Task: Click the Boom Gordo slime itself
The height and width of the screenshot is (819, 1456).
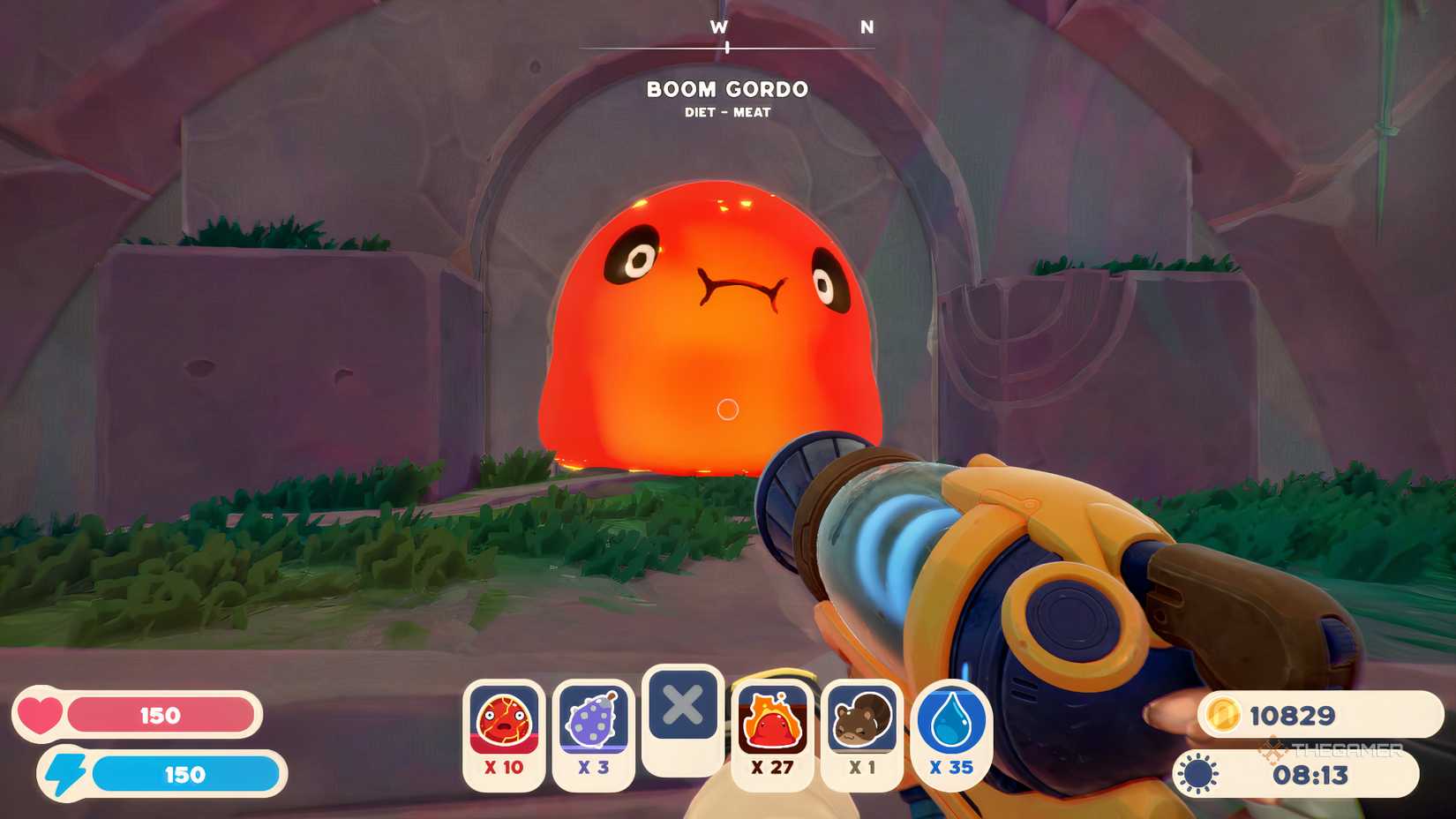Action: [x=706, y=327]
